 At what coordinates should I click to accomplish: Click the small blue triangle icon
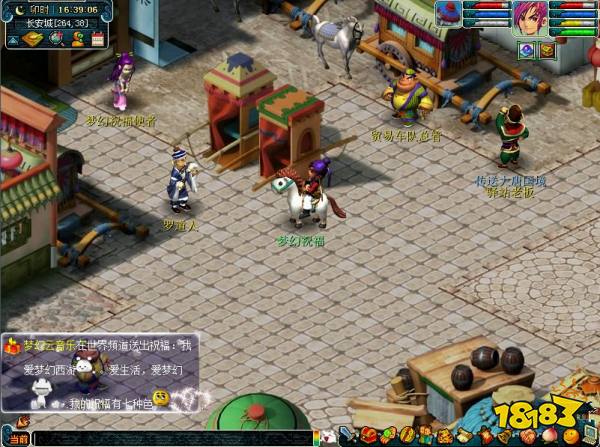(12, 40)
